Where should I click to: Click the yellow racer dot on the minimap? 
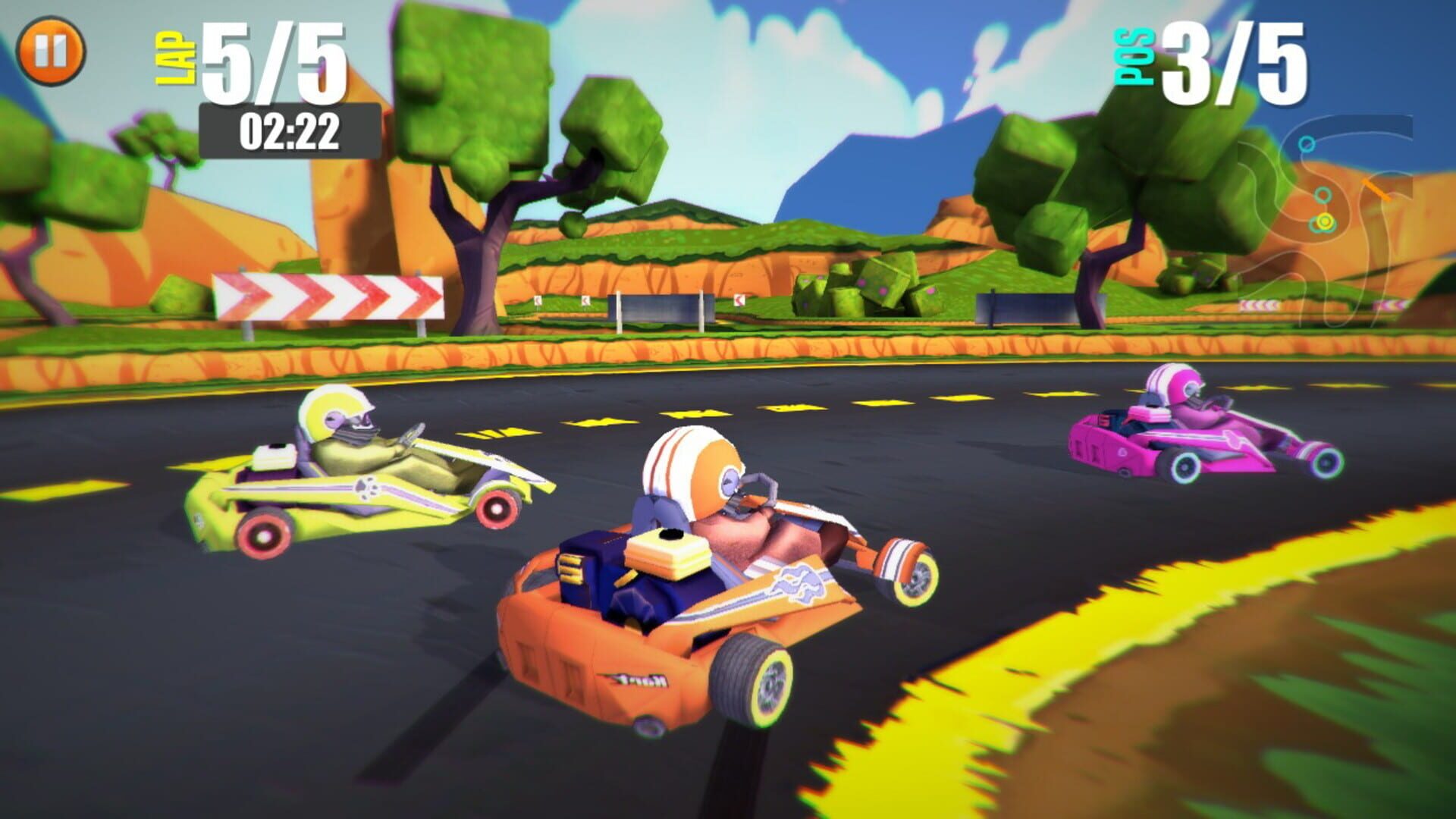point(1326,221)
